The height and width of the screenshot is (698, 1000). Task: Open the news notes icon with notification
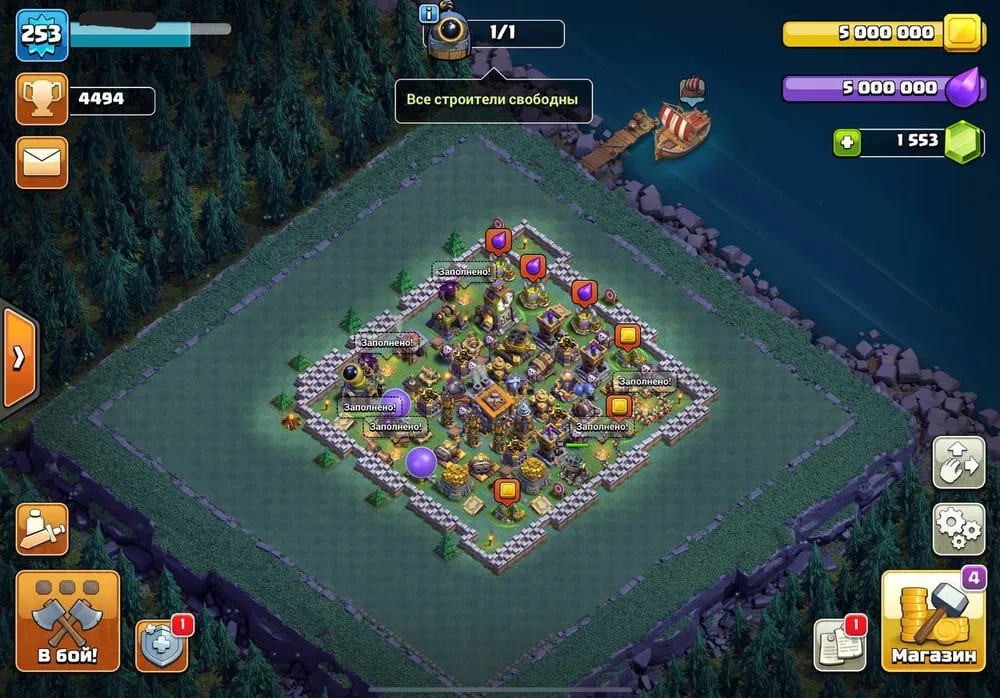coord(837,644)
